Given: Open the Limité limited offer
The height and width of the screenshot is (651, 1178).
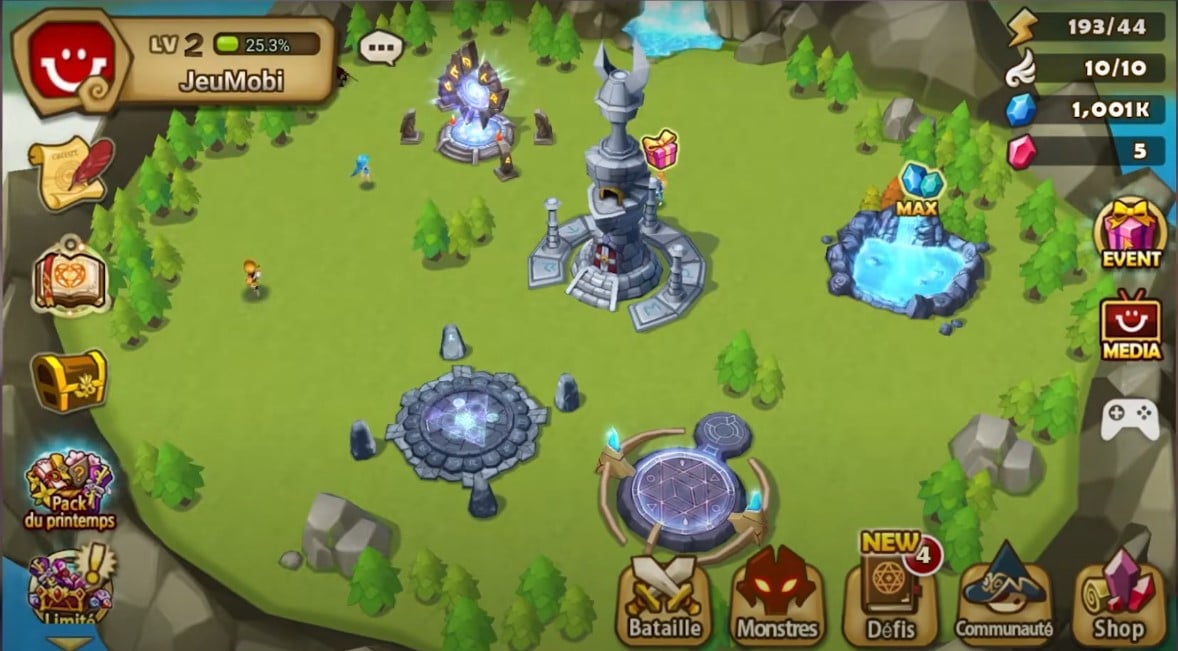Looking at the screenshot, I should tap(70, 590).
